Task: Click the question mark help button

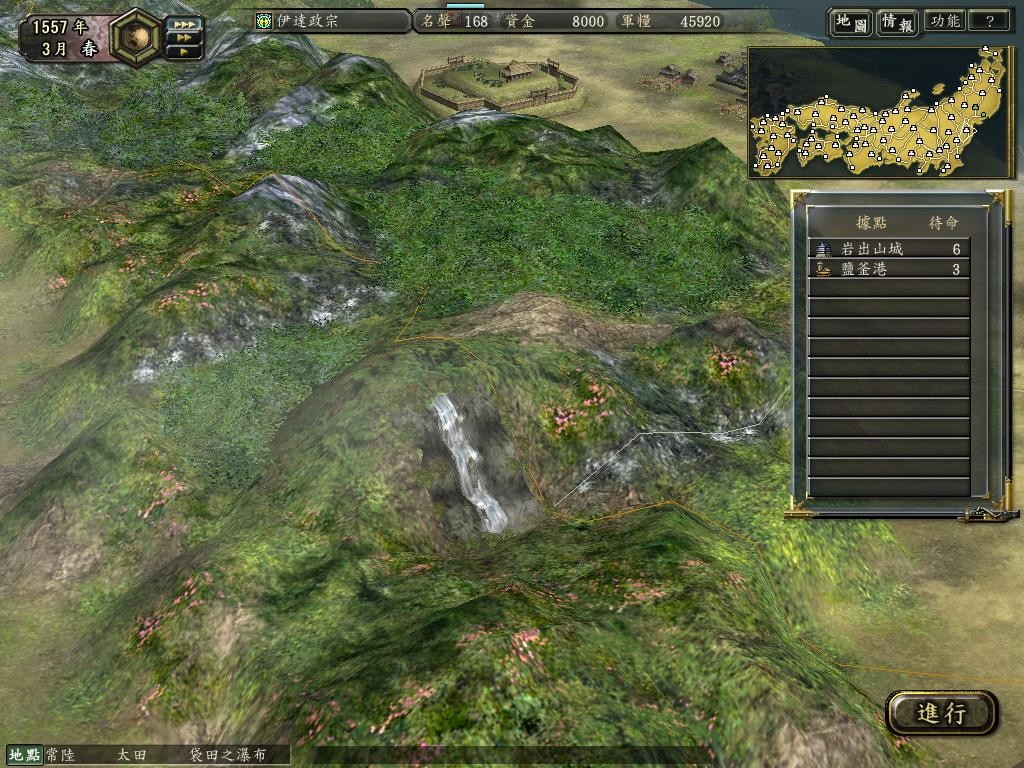Action: click(990, 21)
